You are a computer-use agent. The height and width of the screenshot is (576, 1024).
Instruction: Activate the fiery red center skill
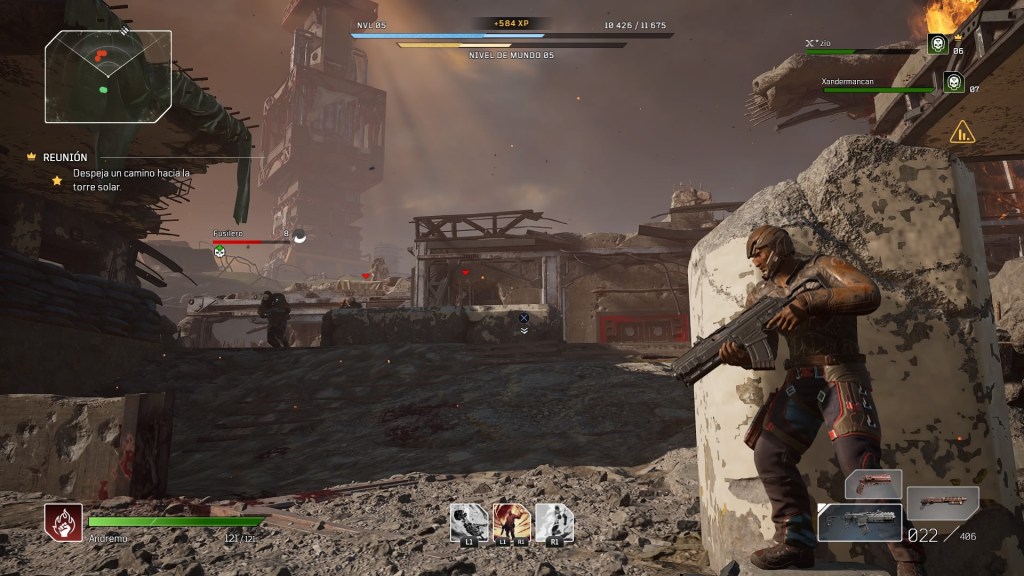pos(512,522)
